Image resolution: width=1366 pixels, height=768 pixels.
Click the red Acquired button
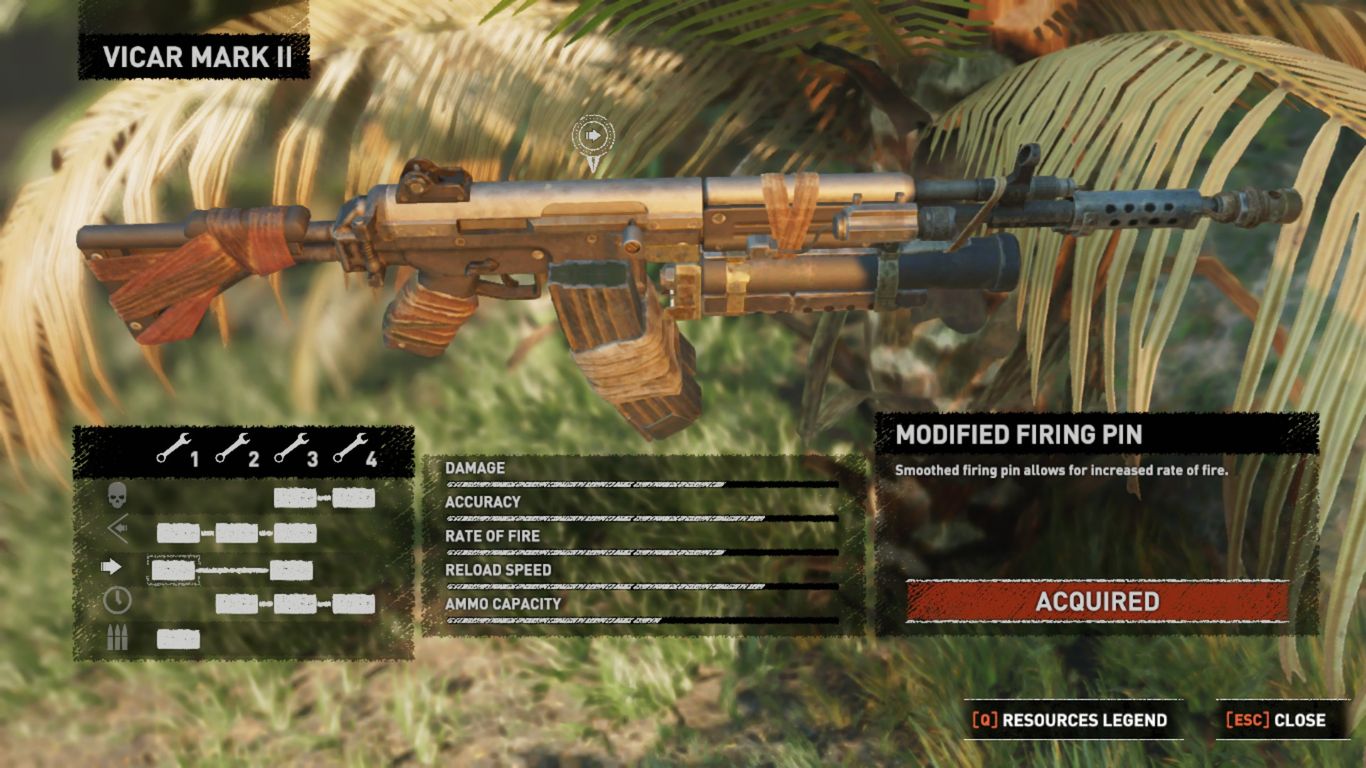(x=1097, y=602)
